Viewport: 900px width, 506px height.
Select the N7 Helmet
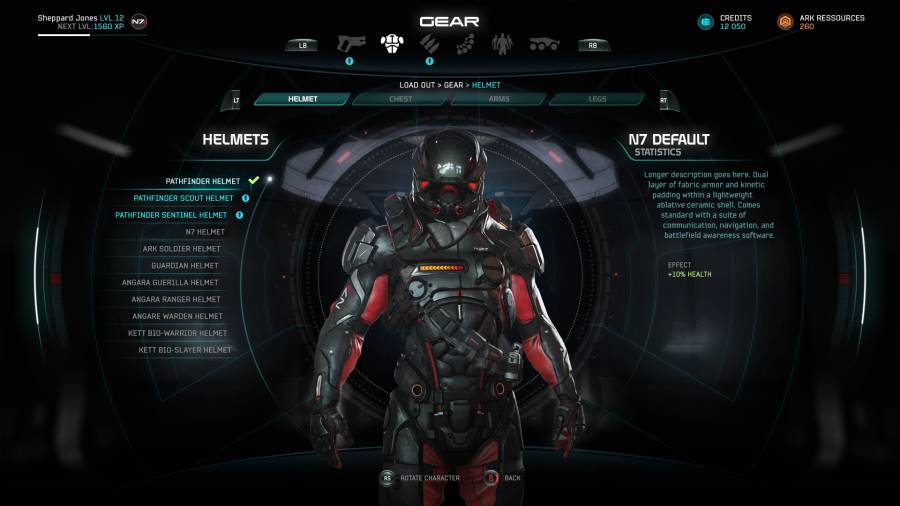click(205, 232)
